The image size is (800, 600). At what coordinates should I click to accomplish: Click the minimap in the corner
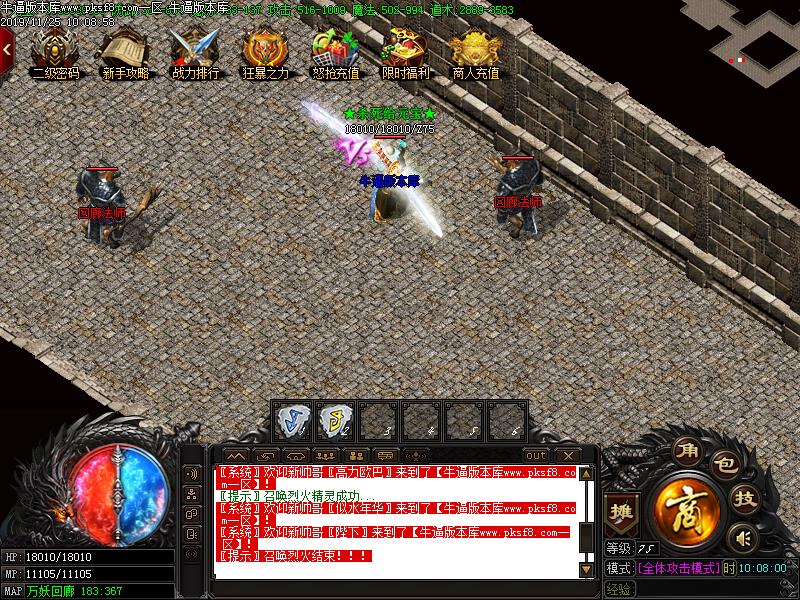click(755, 40)
